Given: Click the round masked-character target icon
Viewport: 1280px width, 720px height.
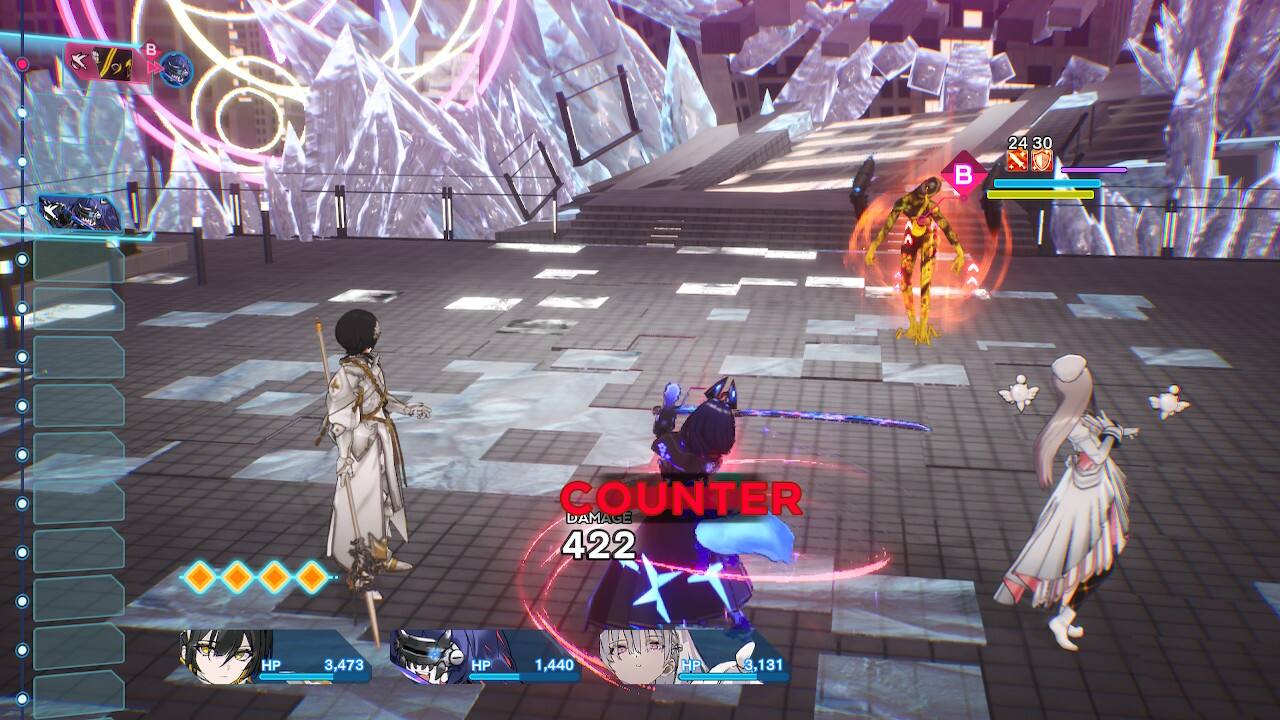Looking at the screenshot, I should point(177,69).
